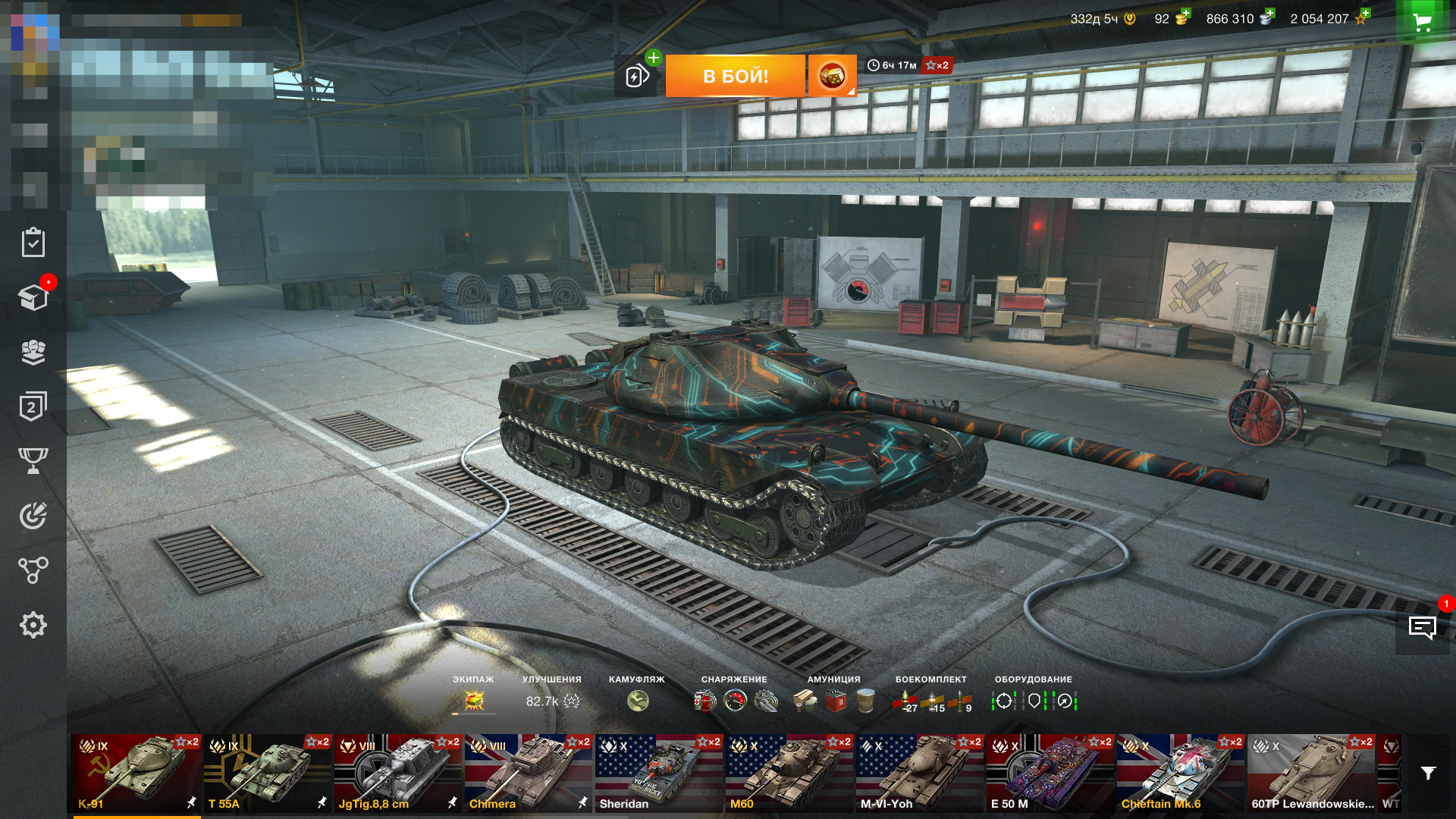Toggle the reticle equipment slot in ОБОРУДОВАНИЕ
The height and width of the screenshot is (819, 1456).
pos(1005,702)
